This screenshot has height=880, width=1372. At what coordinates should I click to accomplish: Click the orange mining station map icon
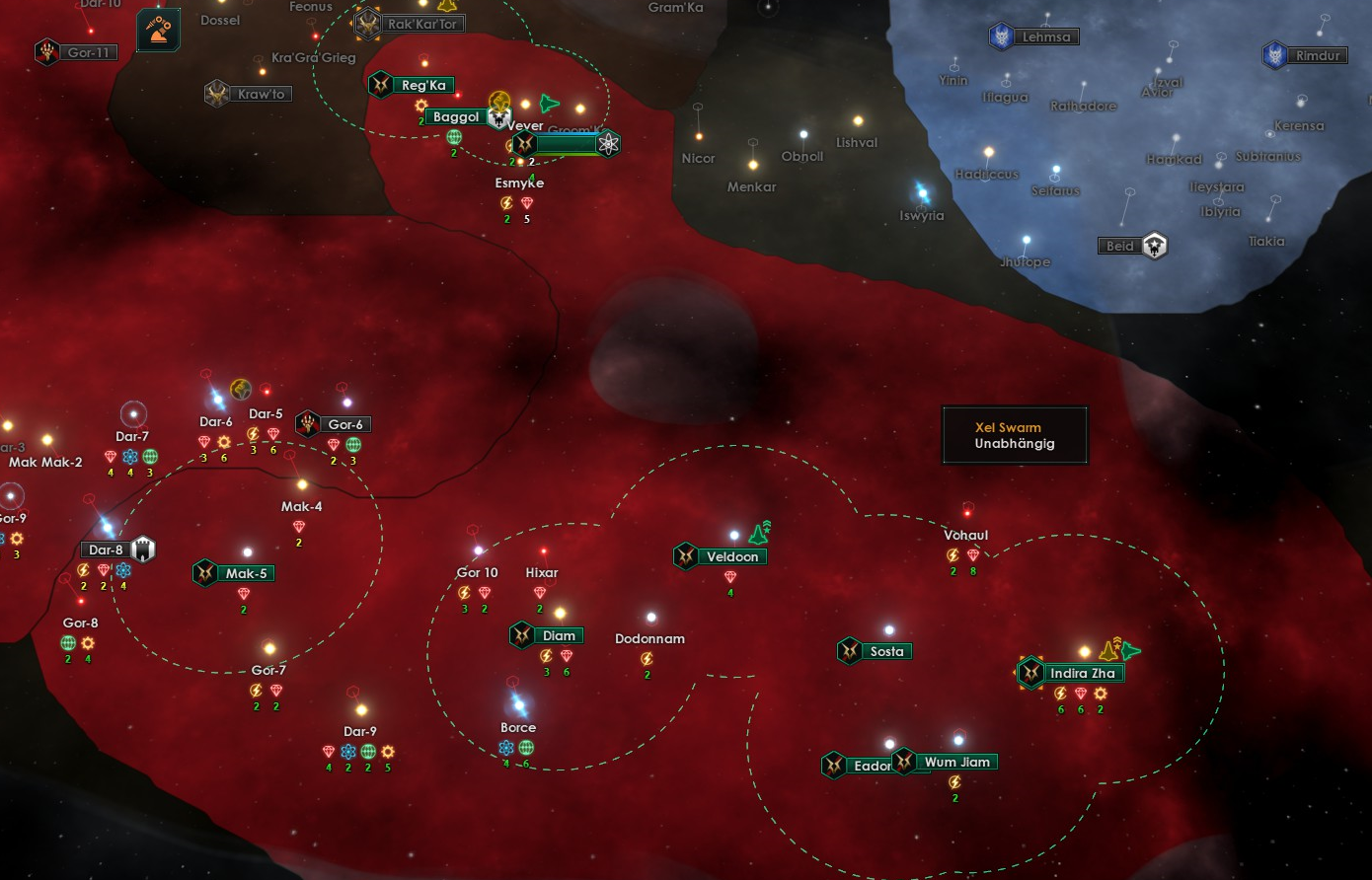pos(158,31)
